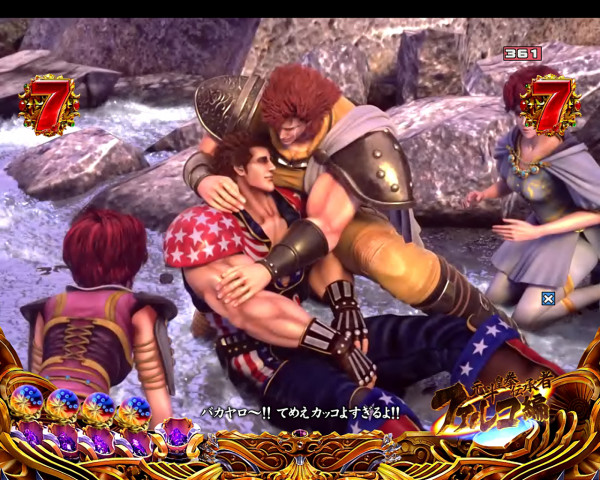Click the red 7 reel symbol on the right
600x480 pixels.
[x=548, y=103]
